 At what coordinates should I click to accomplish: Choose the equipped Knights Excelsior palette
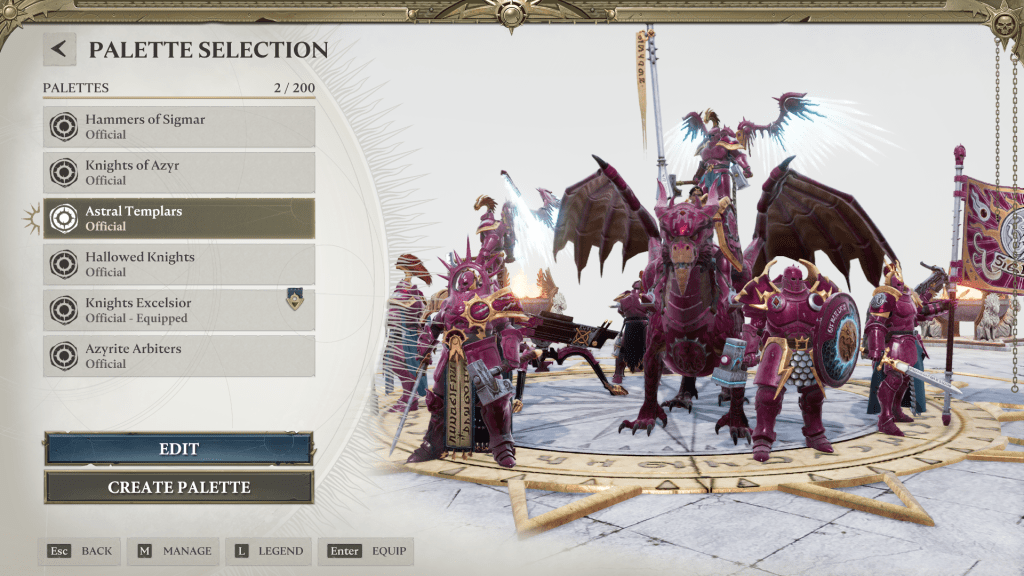pos(179,311)
